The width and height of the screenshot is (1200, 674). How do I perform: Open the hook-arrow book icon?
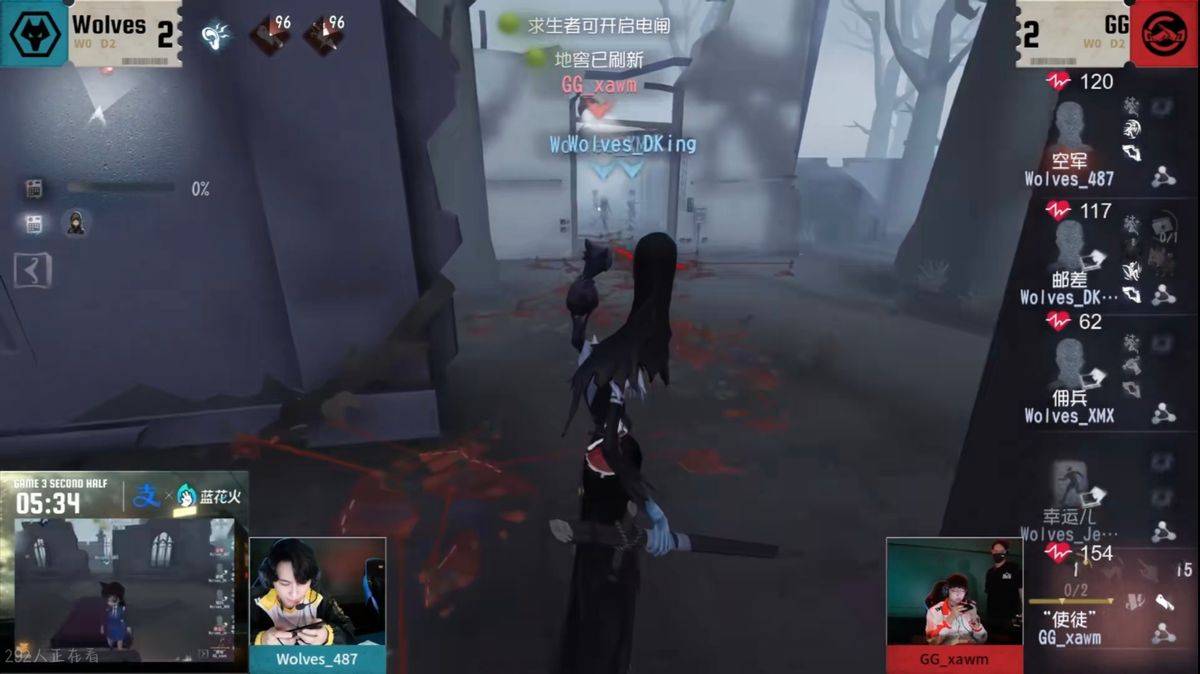(x=32, y=269)
